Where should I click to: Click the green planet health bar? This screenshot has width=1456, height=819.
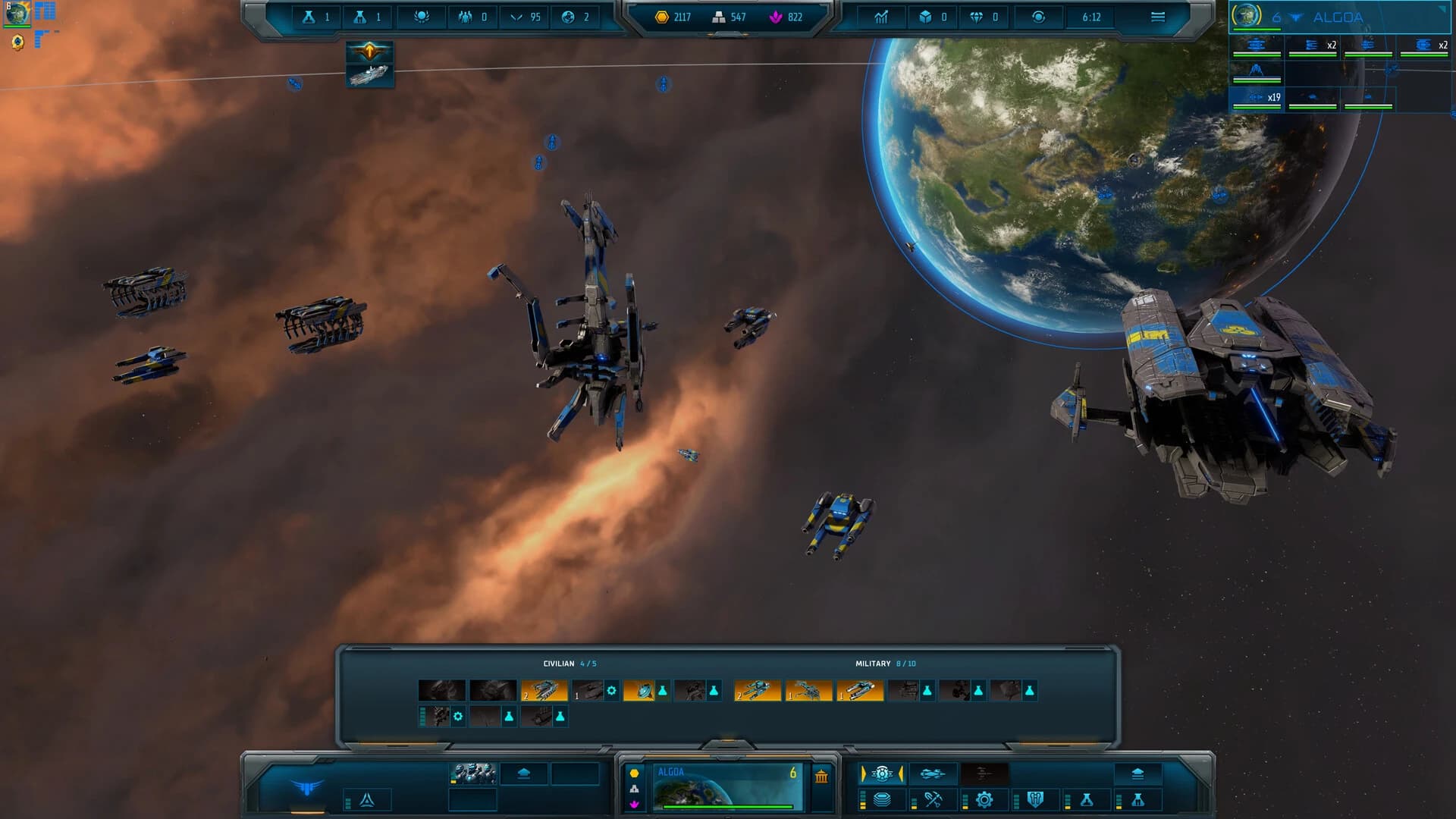click(x=728, y=806)
